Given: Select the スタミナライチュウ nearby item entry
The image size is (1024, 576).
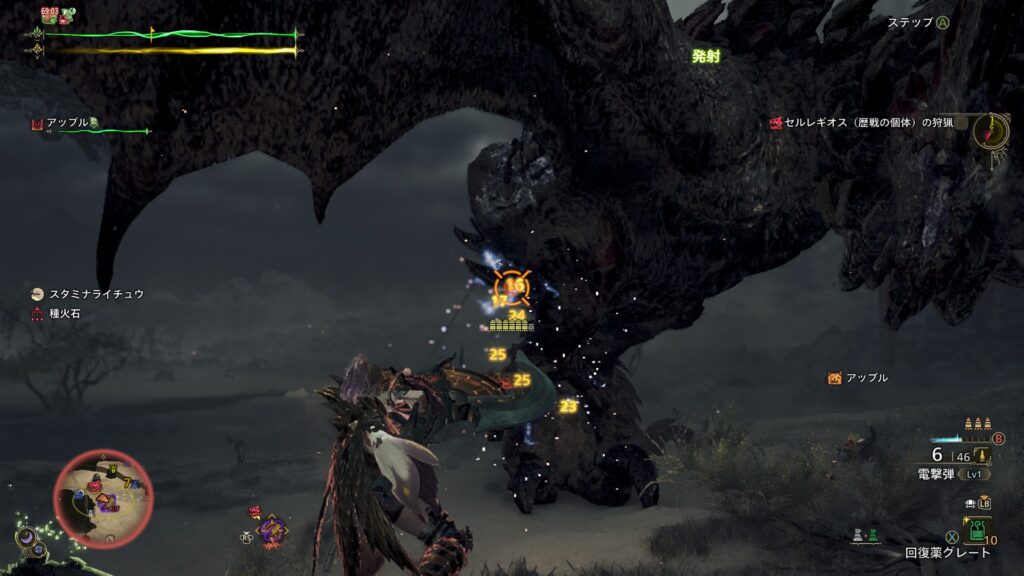Looking at the screenshot, I should click(95, 294).
